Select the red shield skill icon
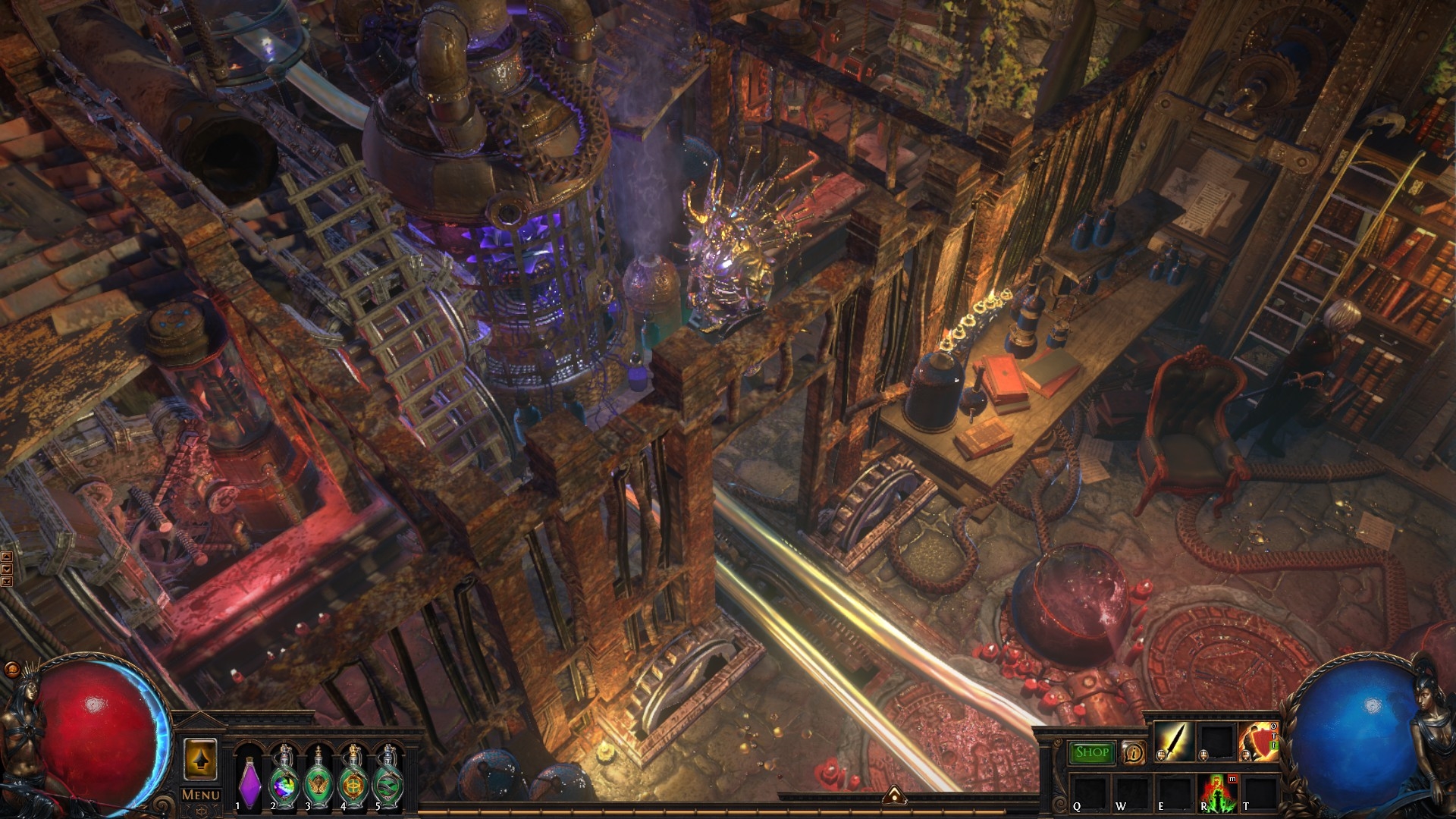Screen dimensions: 1456x819 coord(1257,741)
